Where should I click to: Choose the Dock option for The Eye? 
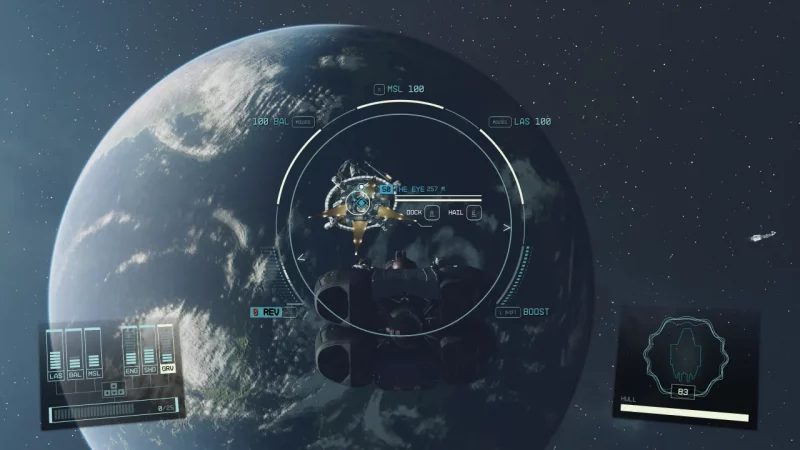(x=422, y=212)
